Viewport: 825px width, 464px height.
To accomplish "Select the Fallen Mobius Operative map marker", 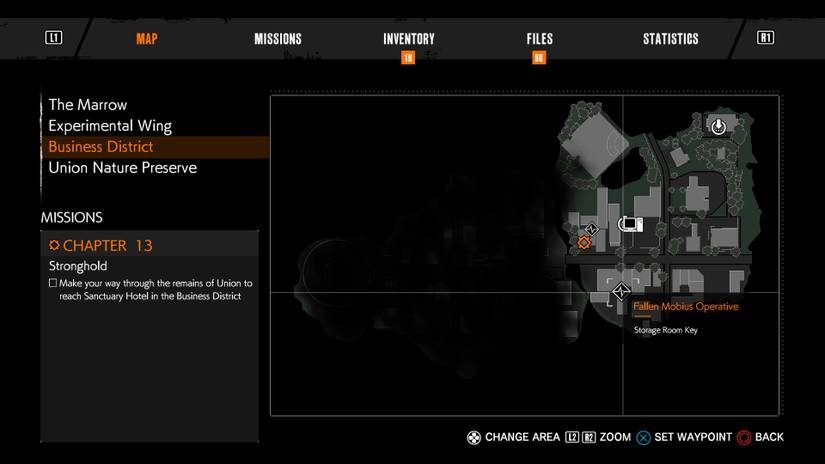I will (622, 292).
